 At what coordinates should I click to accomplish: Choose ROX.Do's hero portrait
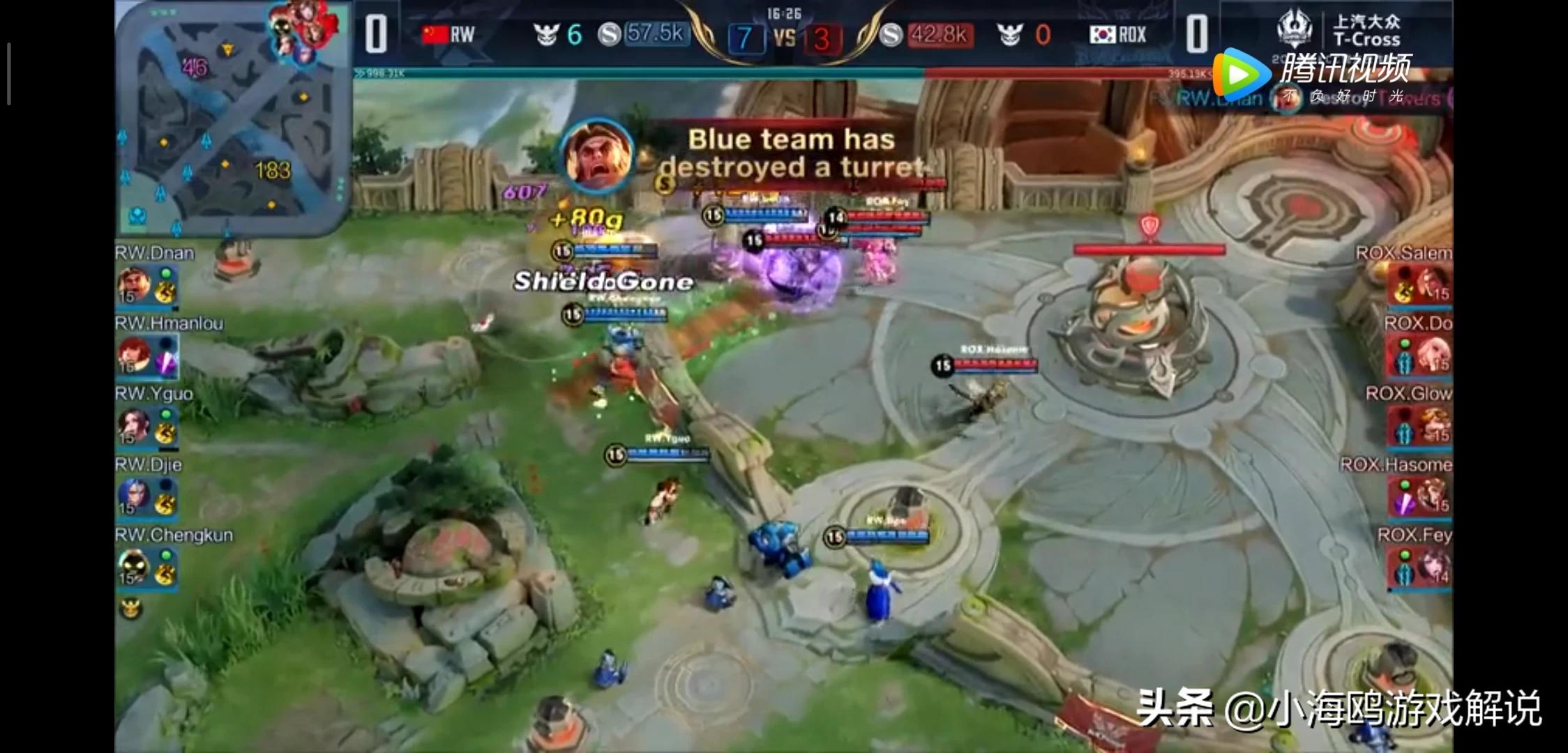pos(1431,354)
